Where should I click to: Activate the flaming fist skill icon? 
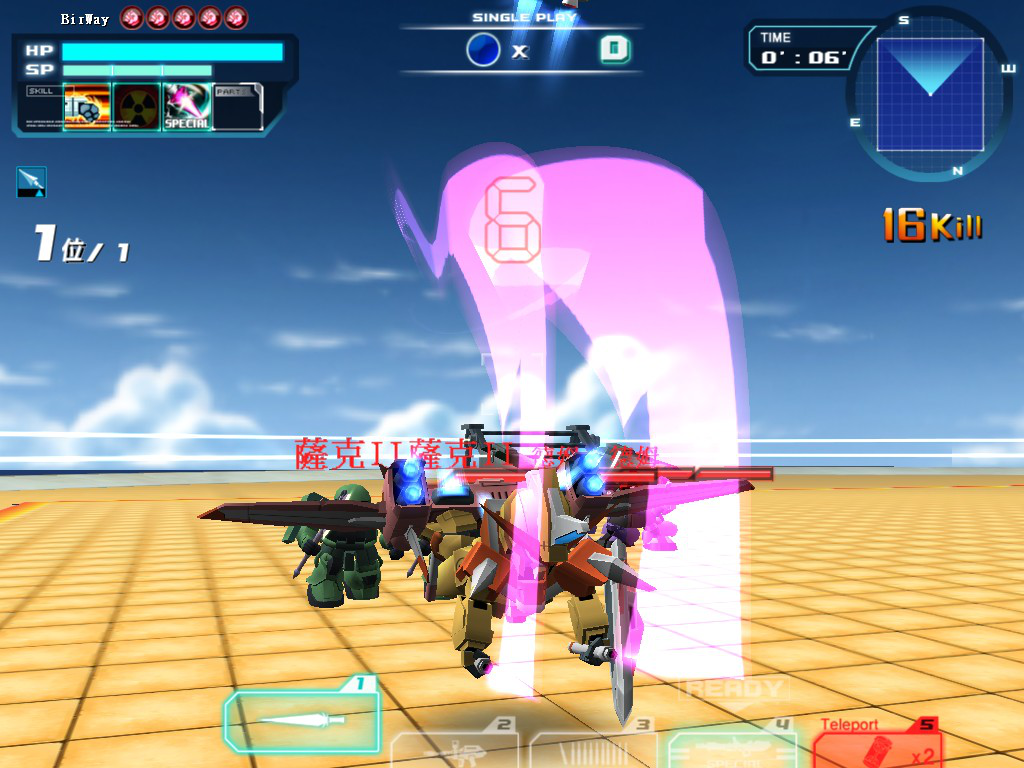click(86, 107)
